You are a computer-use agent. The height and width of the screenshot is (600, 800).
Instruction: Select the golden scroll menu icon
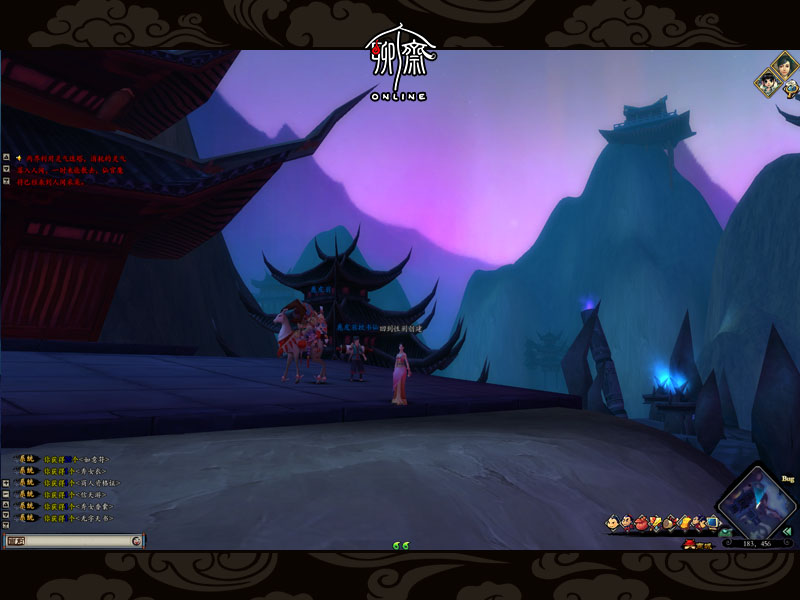686,522
